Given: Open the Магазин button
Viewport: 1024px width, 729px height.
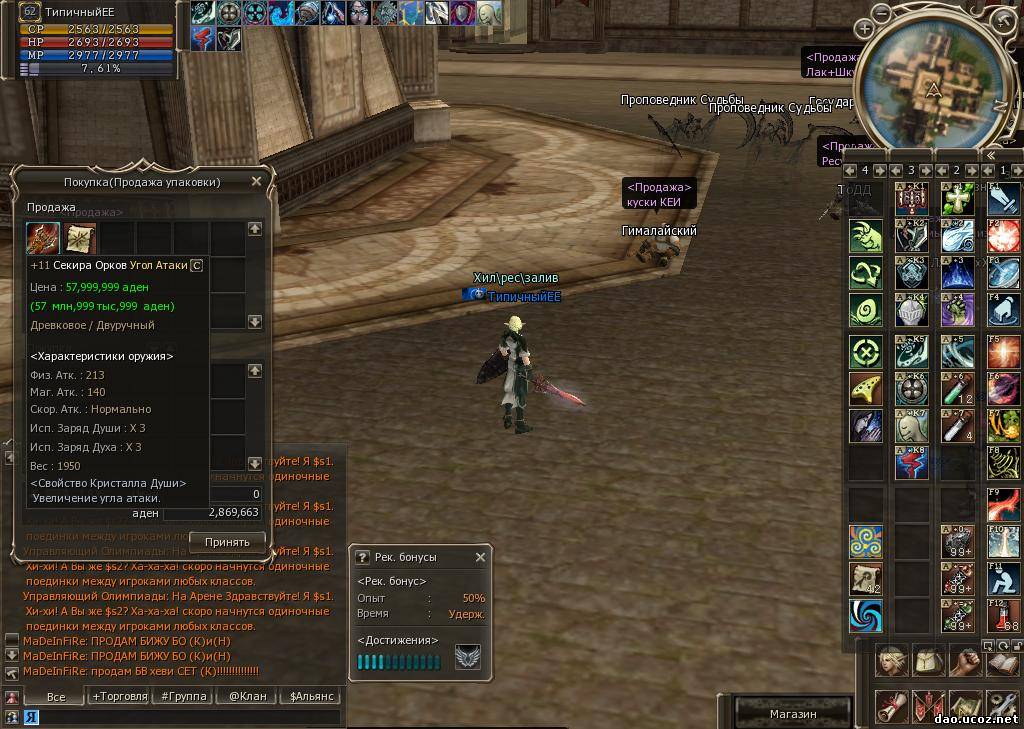Looking at the screenshot, I should [x=793, y=714].
